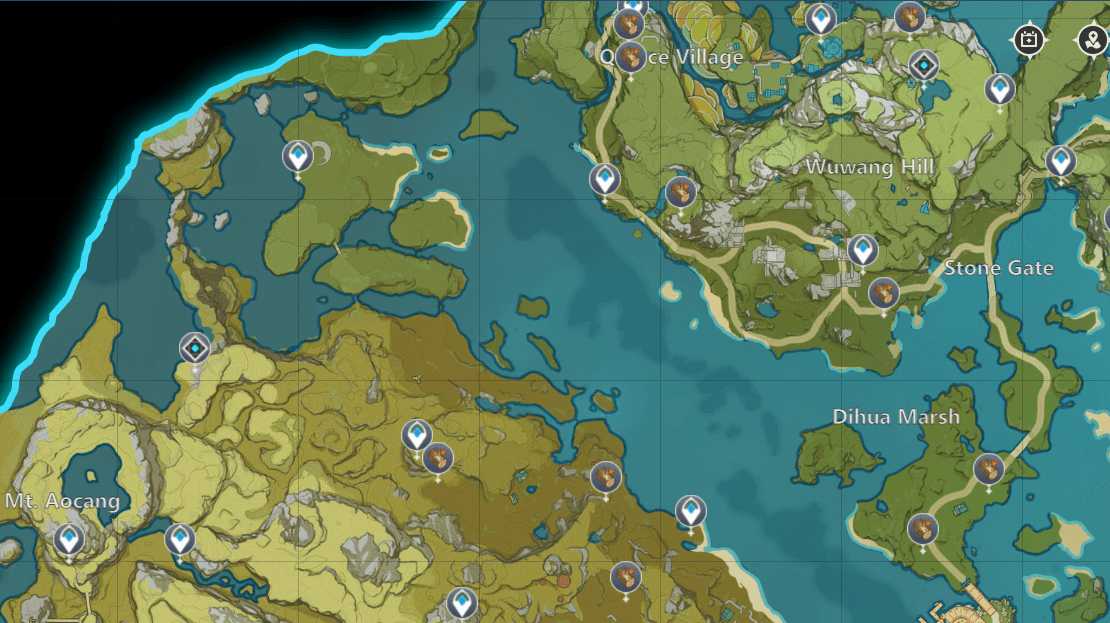1110x623 pixels.
Task: Select the brown pin in southern Dihua Marsh
Action: pos(923,528)
